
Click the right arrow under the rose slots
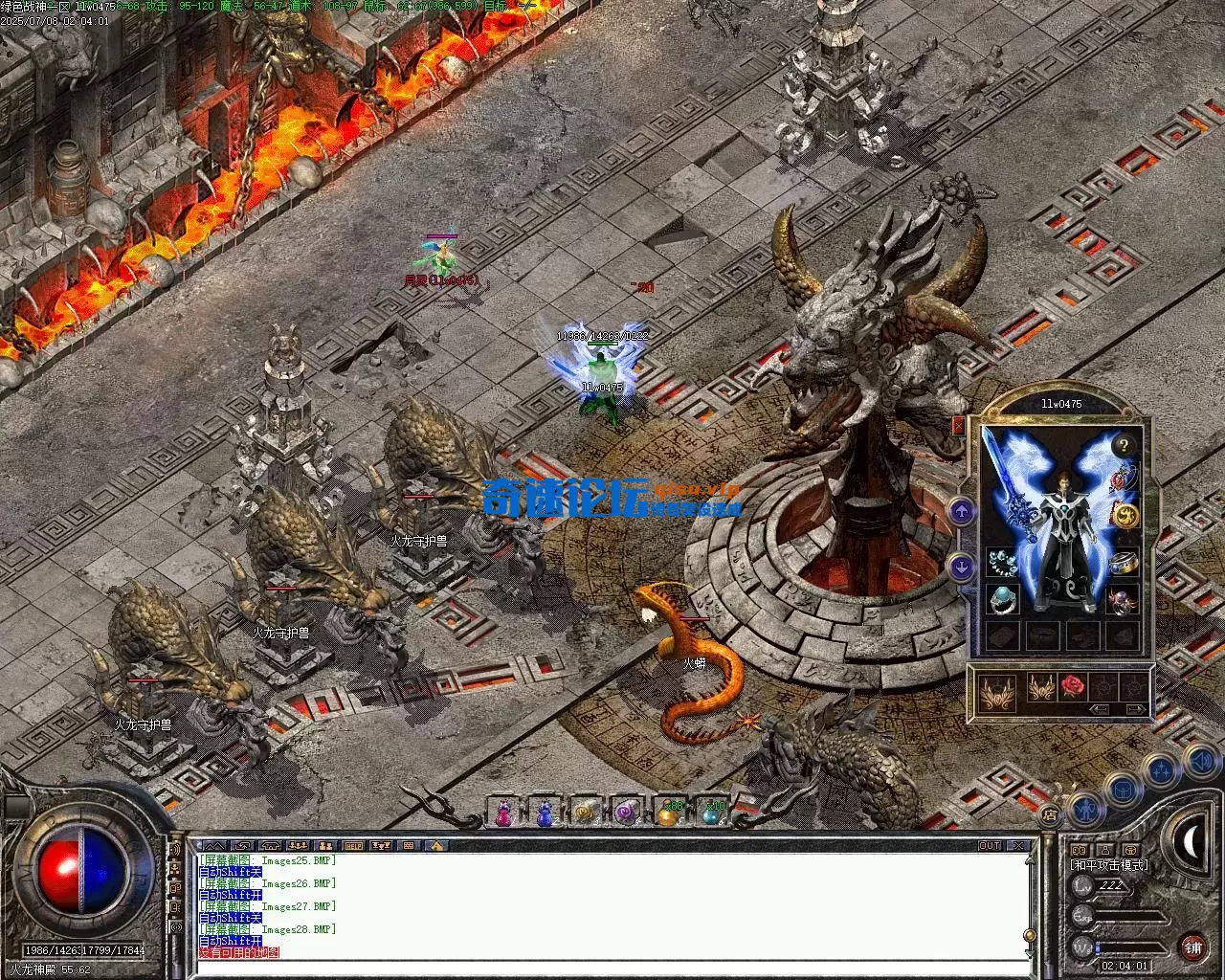click(1135, 709)
